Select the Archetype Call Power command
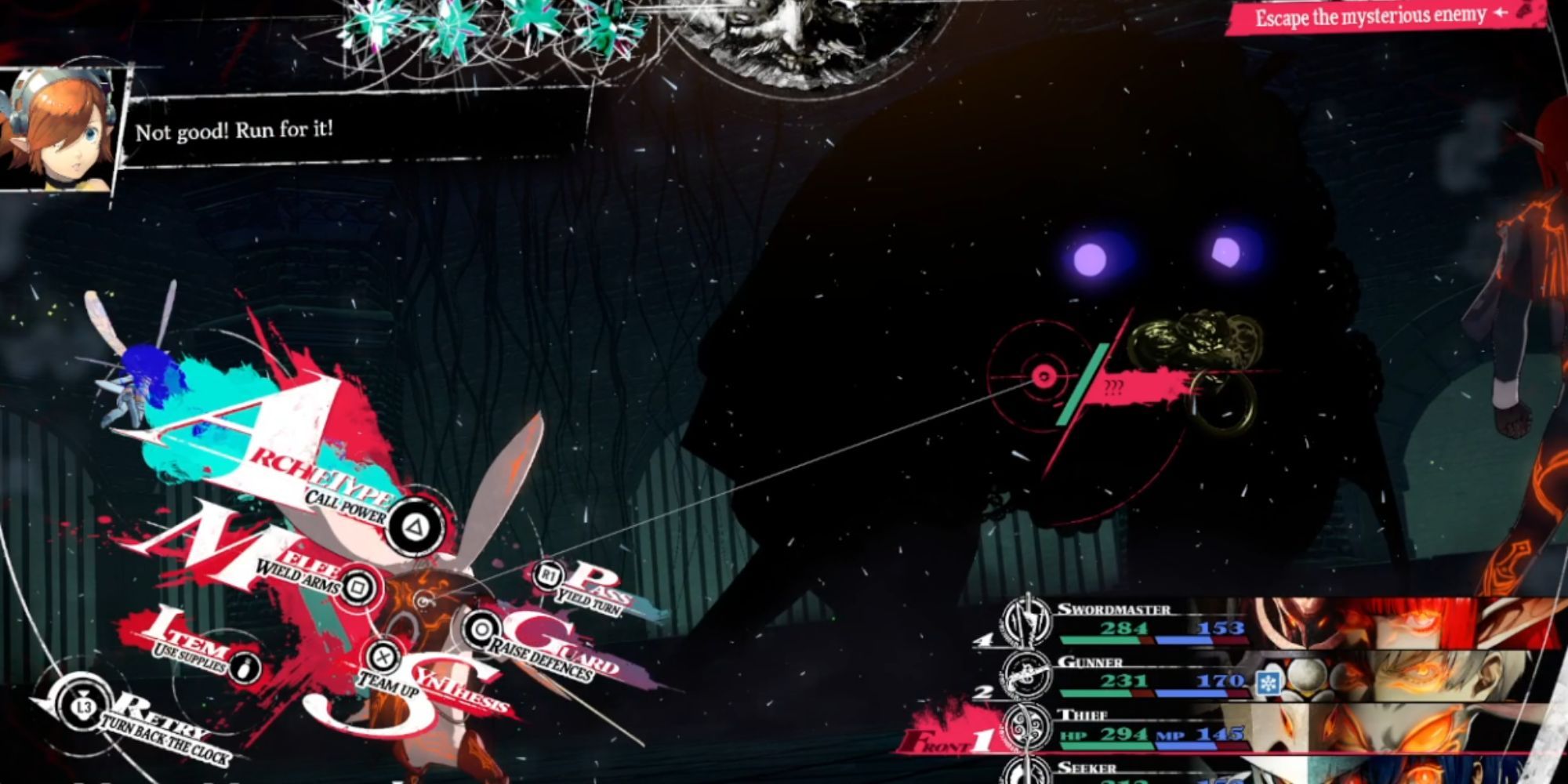This screenshot has height=784, width=1568. point(415,526)
